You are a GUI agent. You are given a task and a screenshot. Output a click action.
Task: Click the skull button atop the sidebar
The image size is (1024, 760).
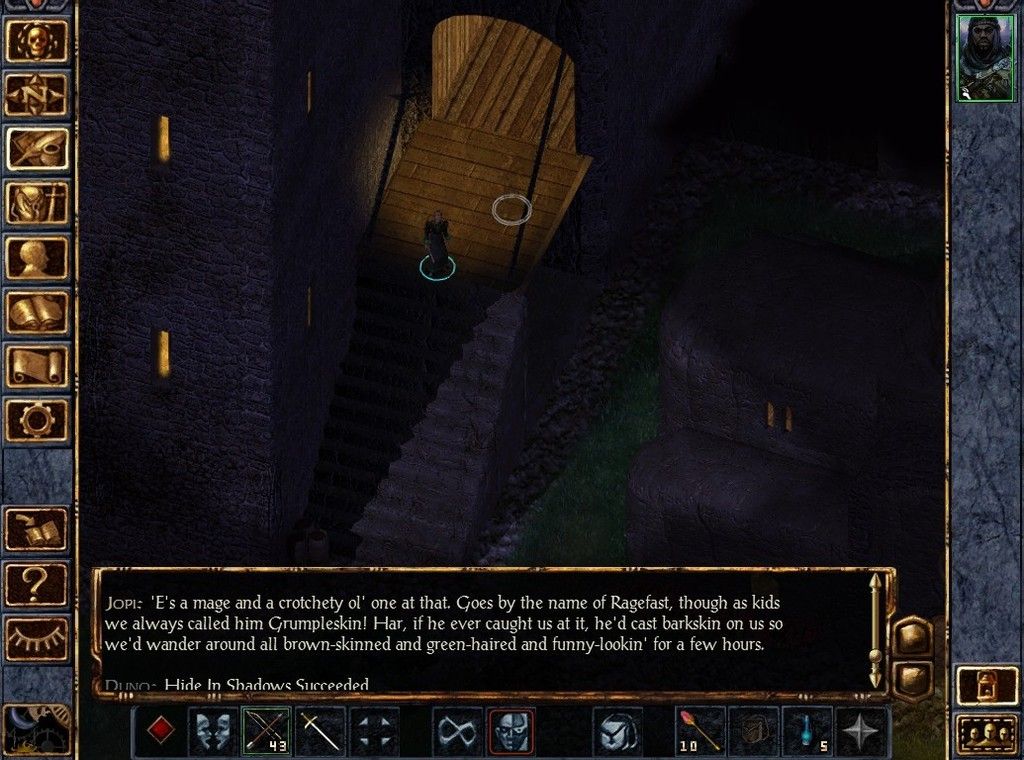38,39
